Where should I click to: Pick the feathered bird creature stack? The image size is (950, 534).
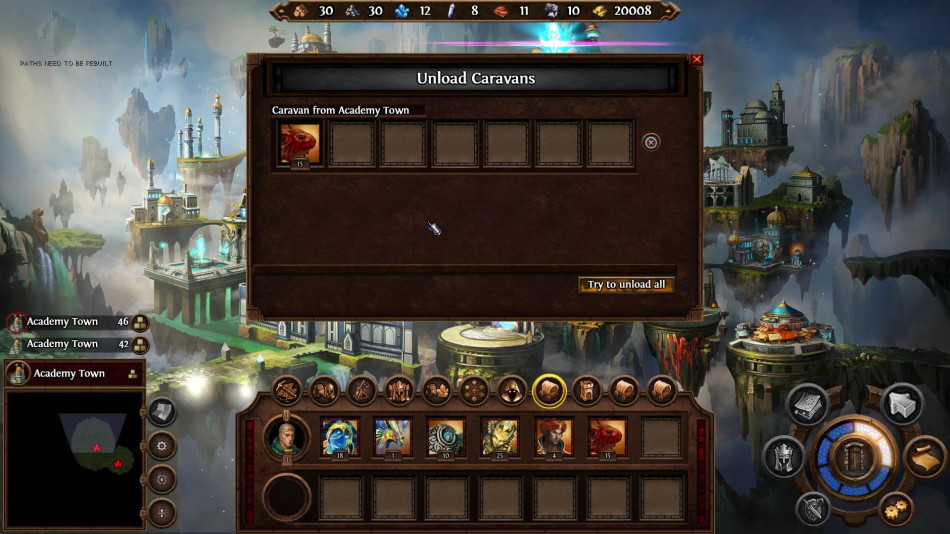point(393,437)
